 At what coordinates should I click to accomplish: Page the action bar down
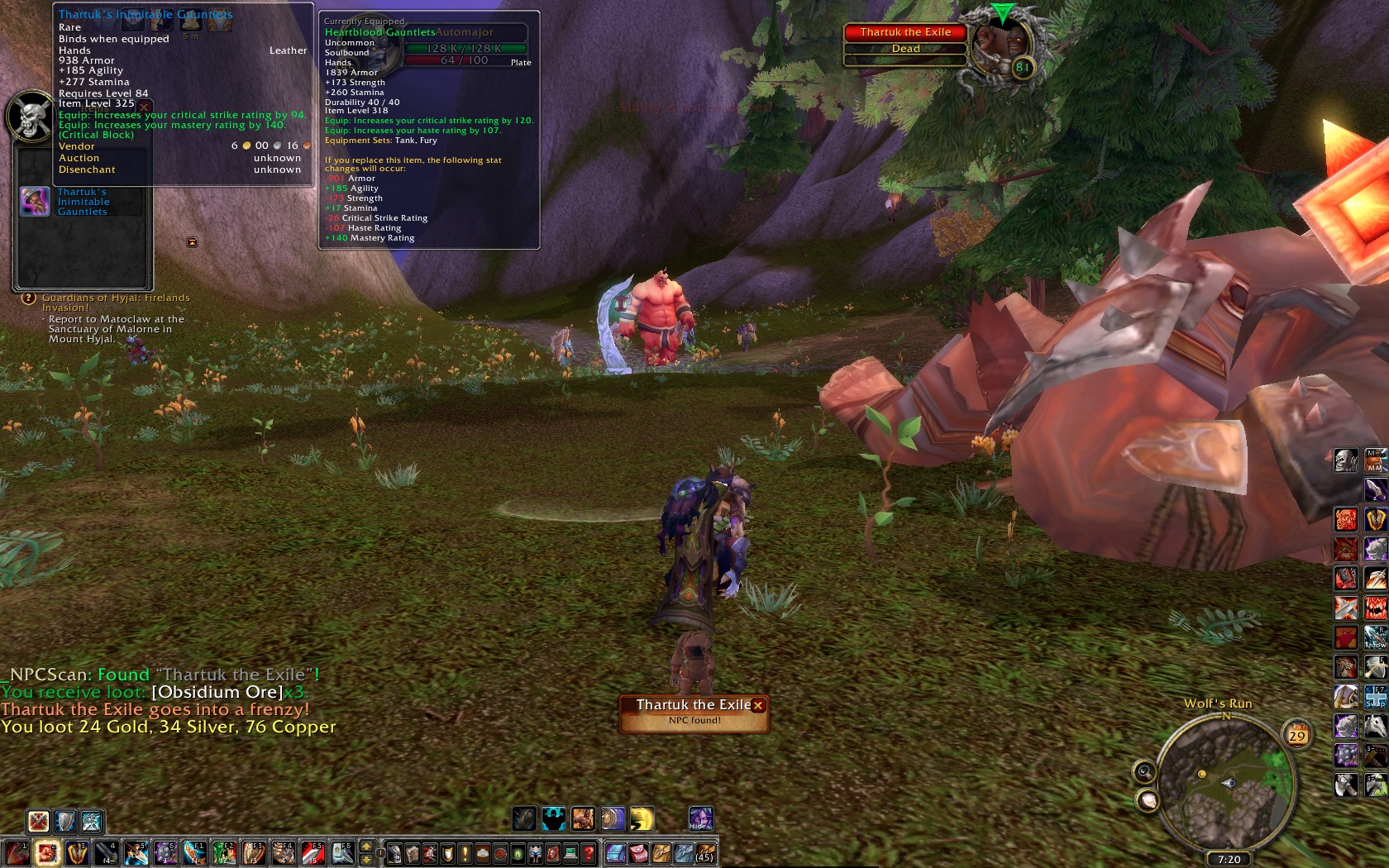click(366, 860)
